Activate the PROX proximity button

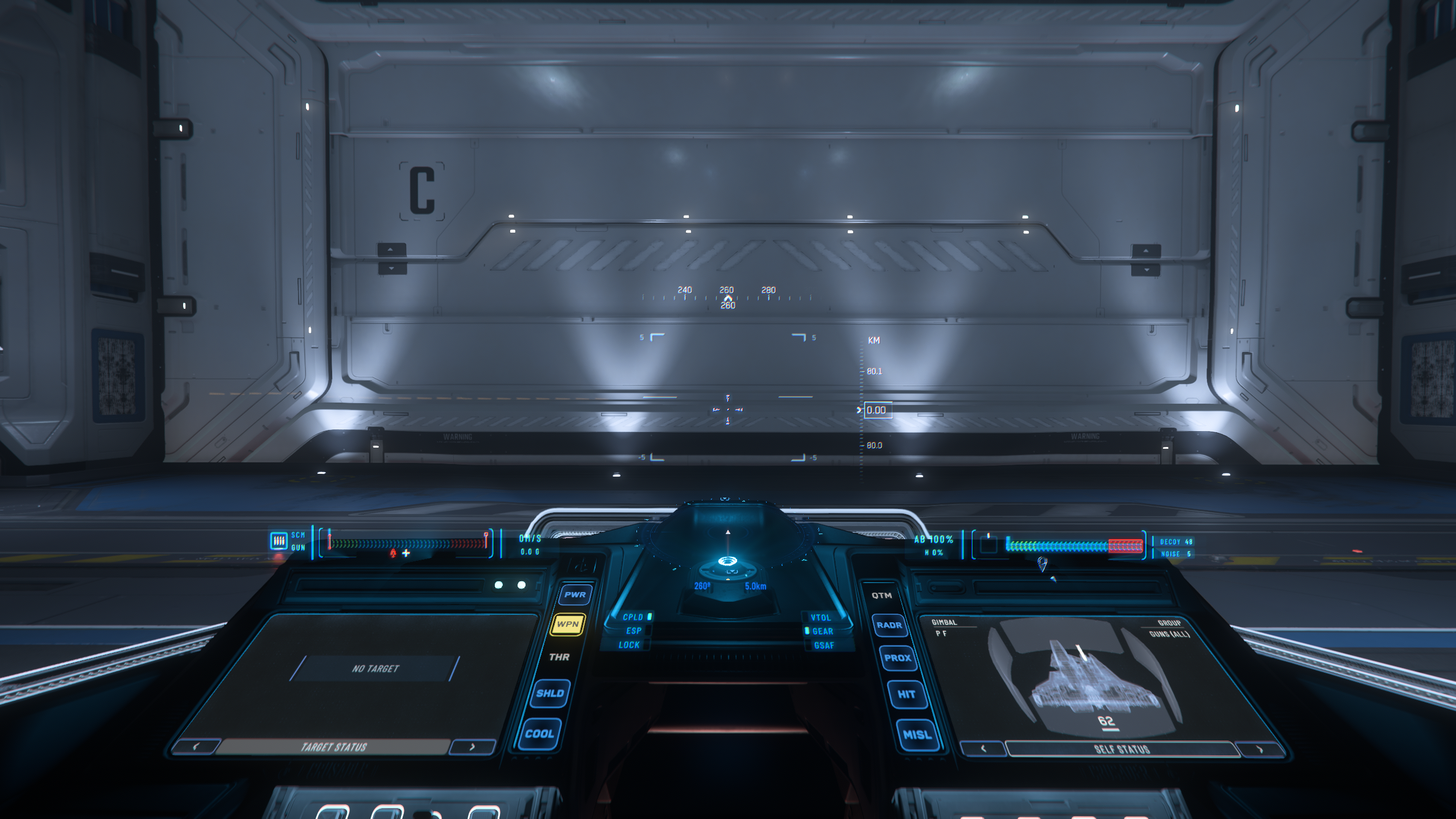pyautogui.click(x=897, y=658)
